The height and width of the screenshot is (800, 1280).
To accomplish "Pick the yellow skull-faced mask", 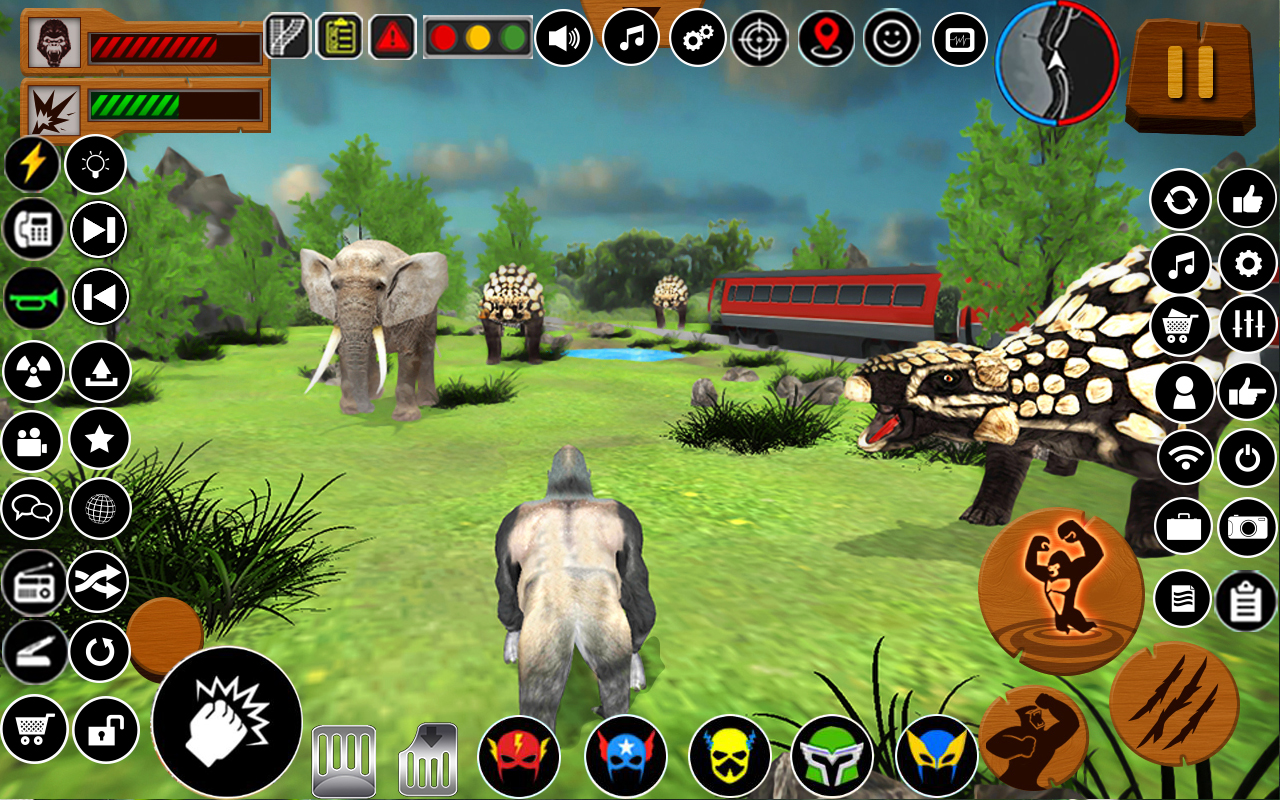I will [x=730, y=757].
